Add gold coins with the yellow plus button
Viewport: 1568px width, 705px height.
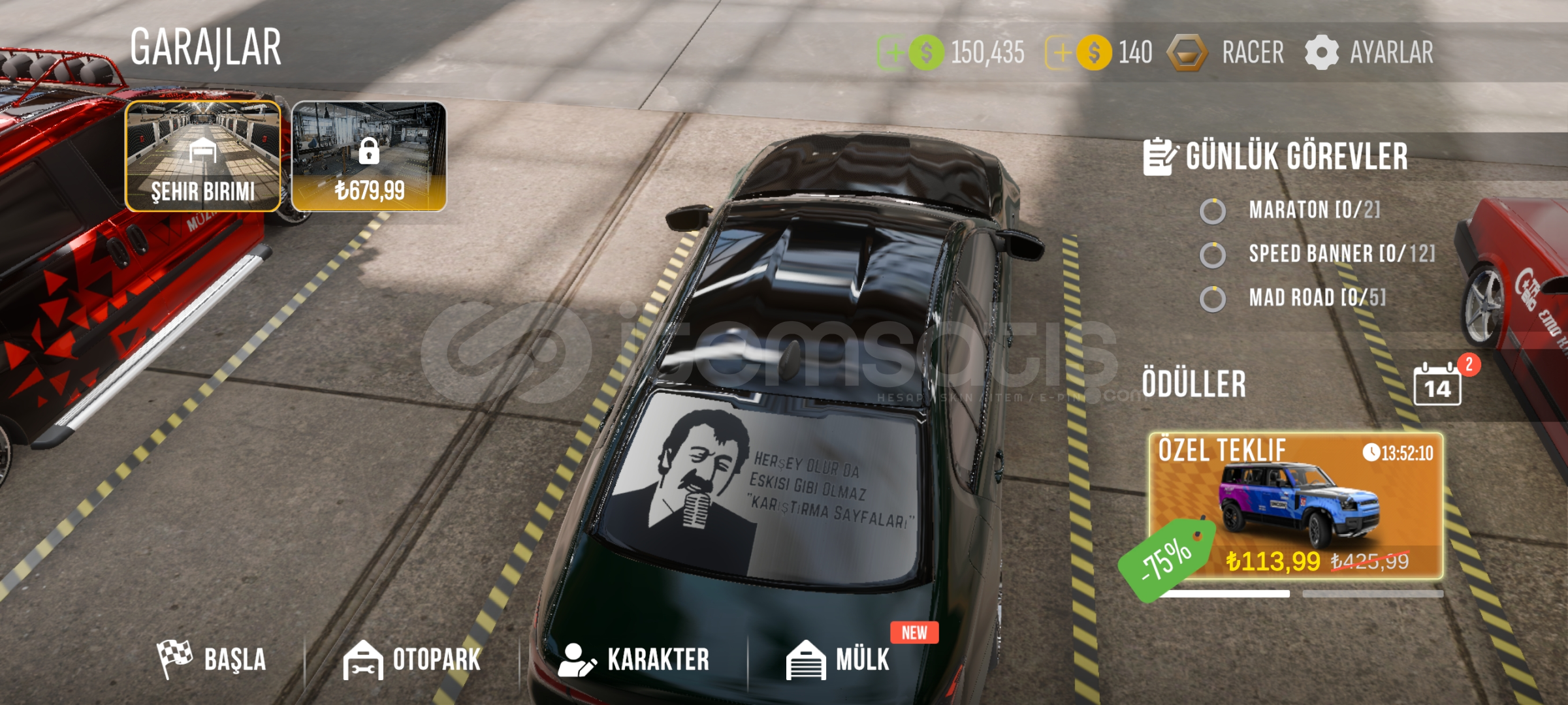coord(1059,53)
